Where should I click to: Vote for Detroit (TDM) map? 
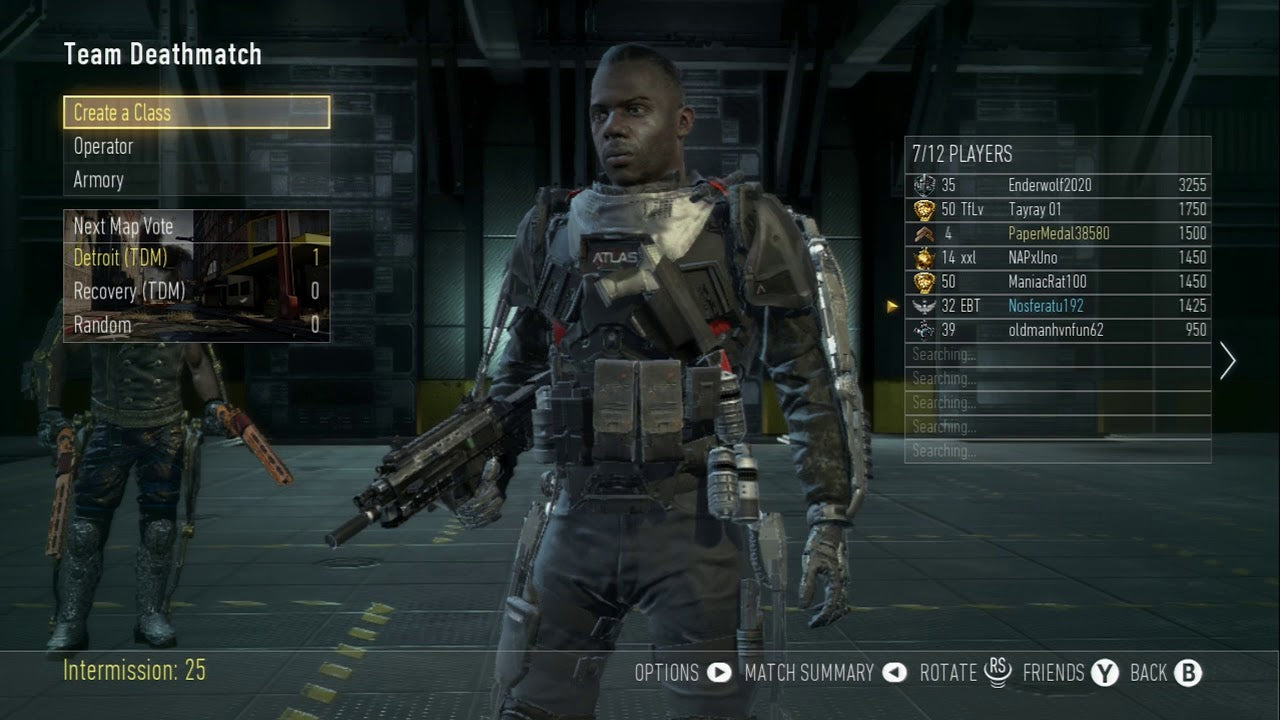click(x=196, y=258)
